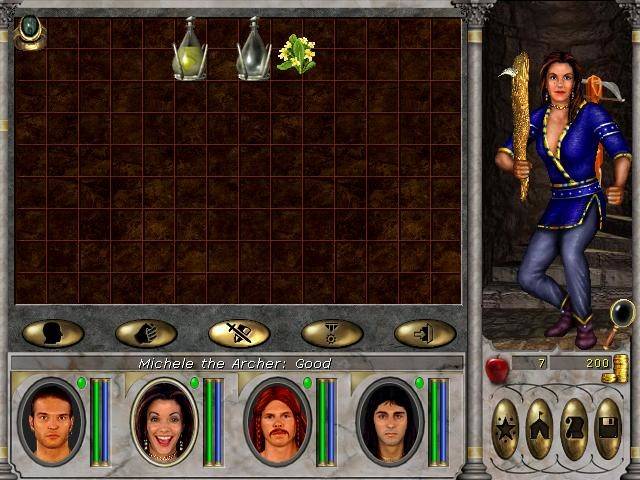Rest the party with the tent button
Screen dimensions: 640x480
click(x=540, y=429)
